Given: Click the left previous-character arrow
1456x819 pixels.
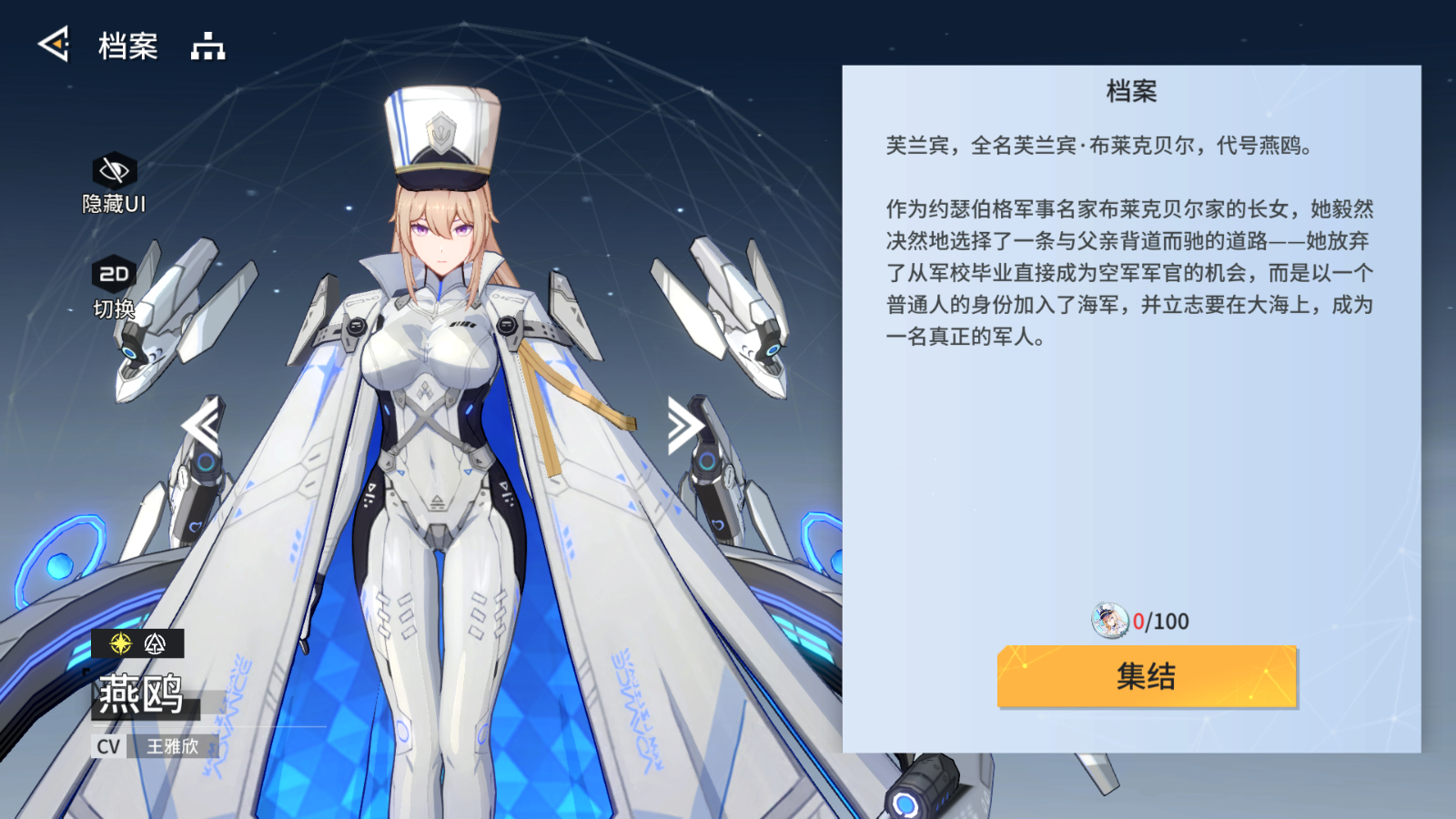Looking at the screenshot, I should pyautogui.click(x=207, y=424).
